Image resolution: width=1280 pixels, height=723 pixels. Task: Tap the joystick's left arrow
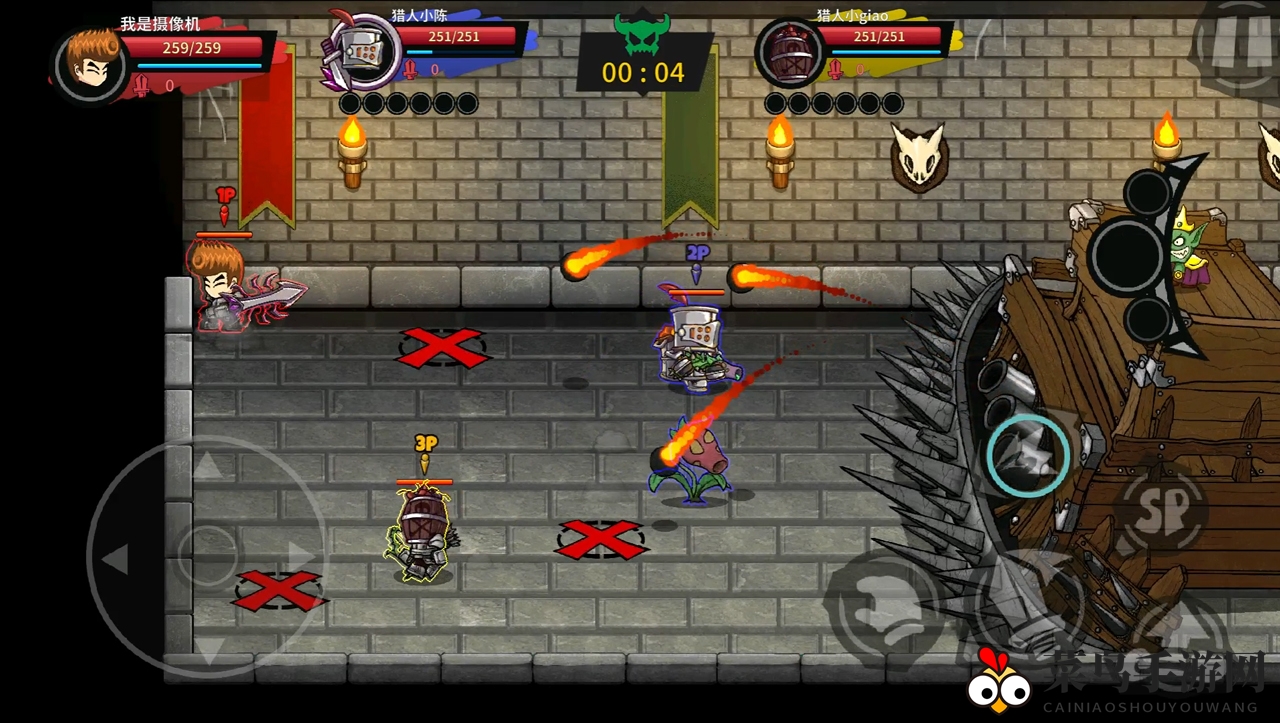coord(116,559)
